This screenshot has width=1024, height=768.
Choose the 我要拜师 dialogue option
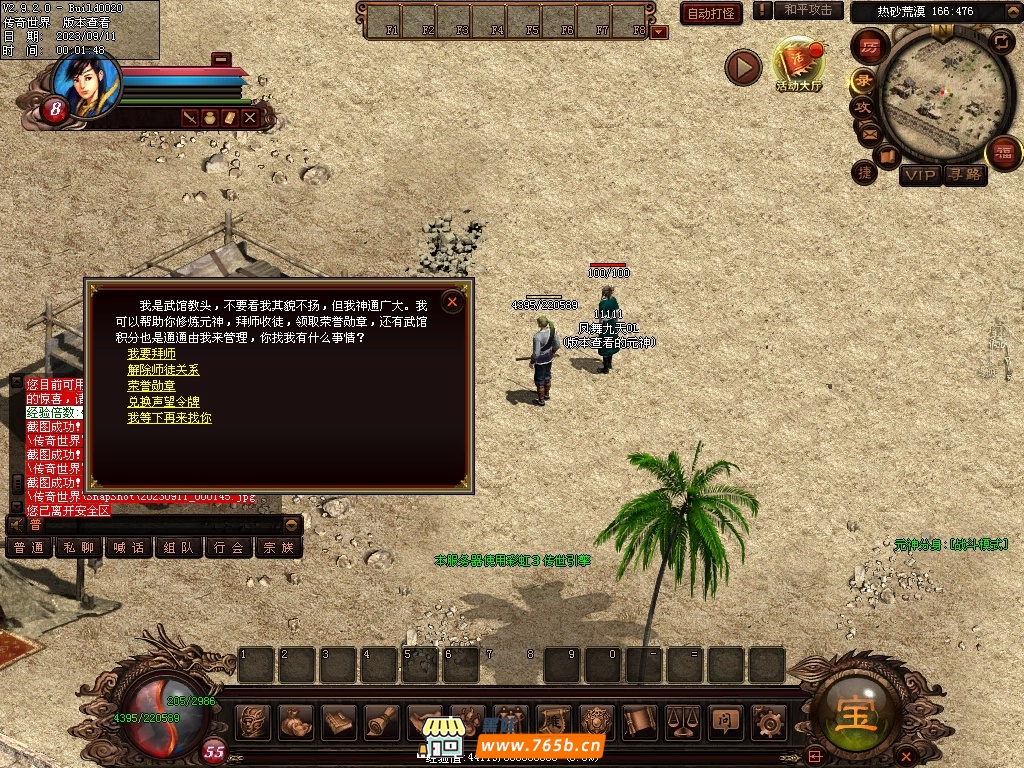(x=151, y=354)
